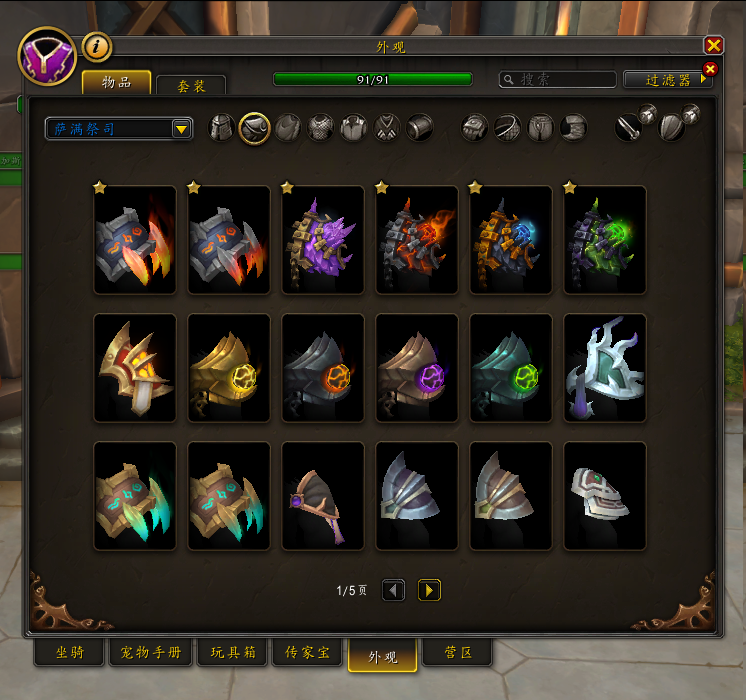Choose the golden shoulder with yellow orb
Viewport: 746px width, 700px height.
pyautogui.click(x=229, y=368)
